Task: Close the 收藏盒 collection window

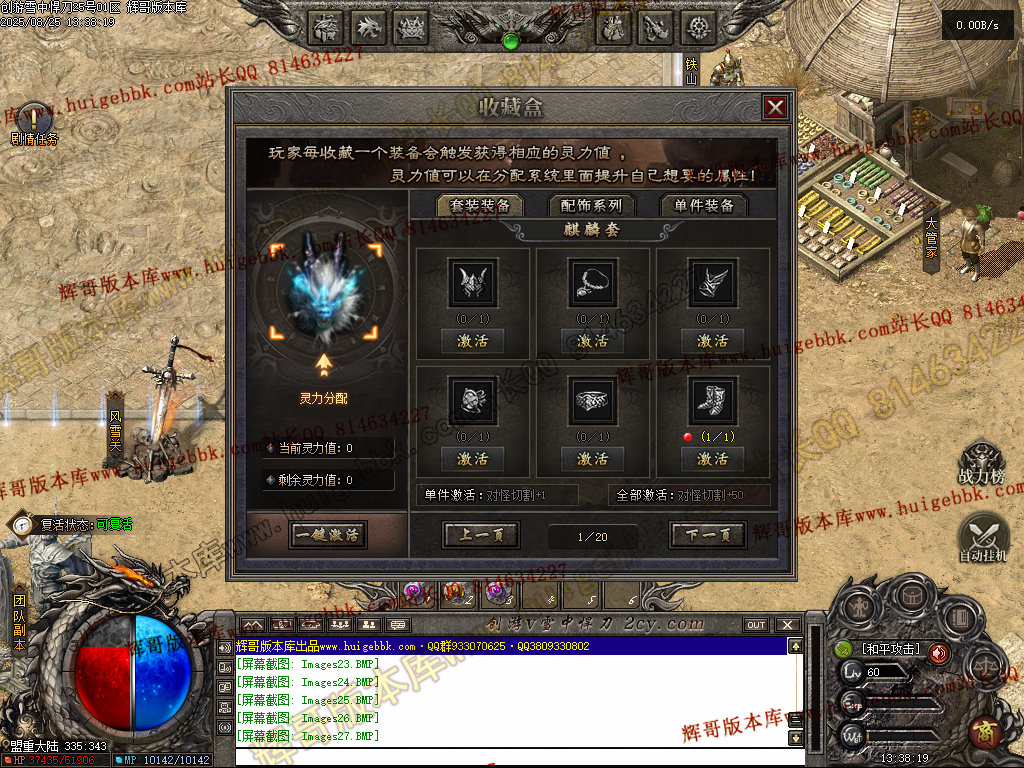Action: 775,108
